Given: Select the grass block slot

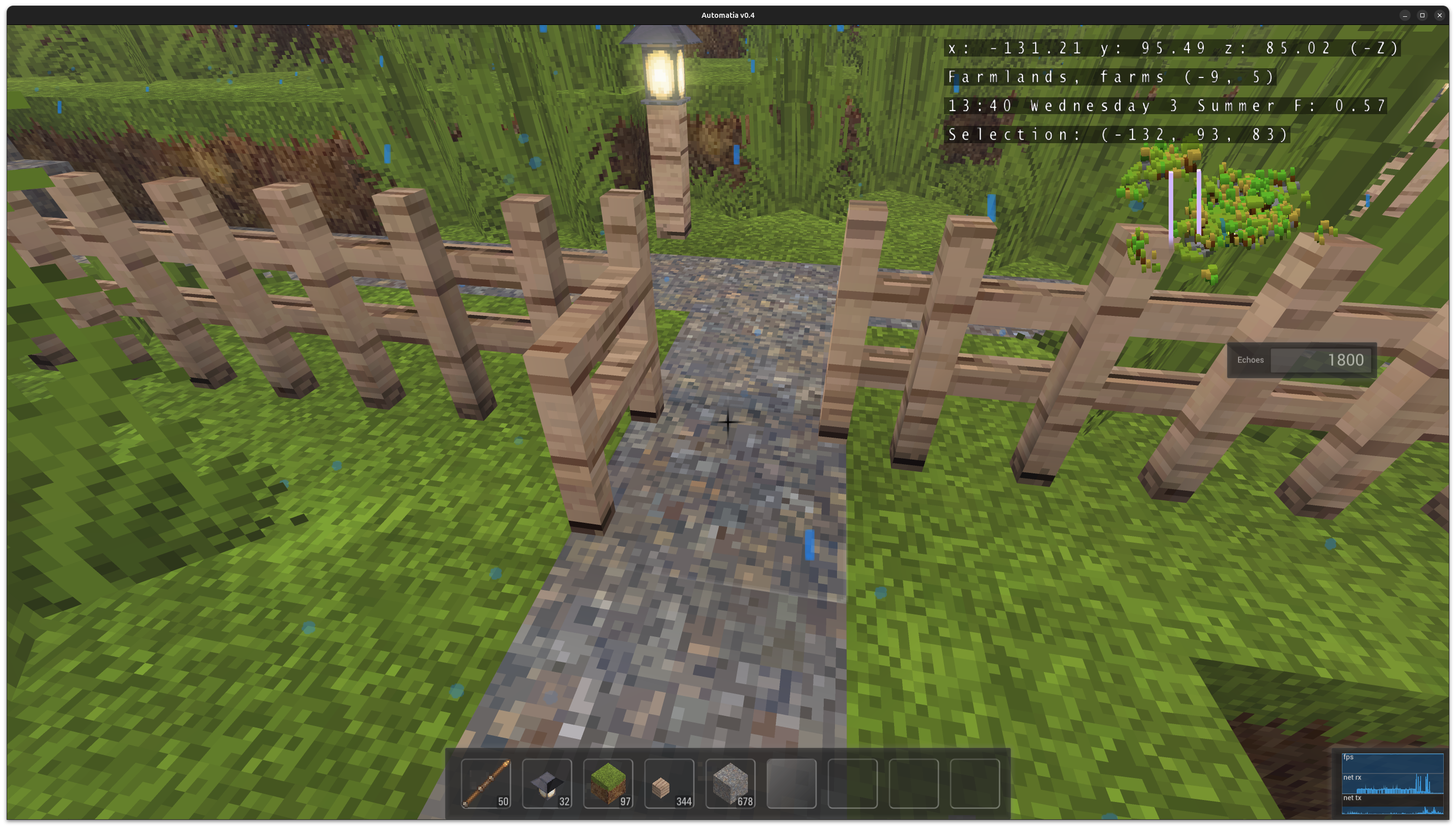Looking at the screenshot, I should (608, 783).
